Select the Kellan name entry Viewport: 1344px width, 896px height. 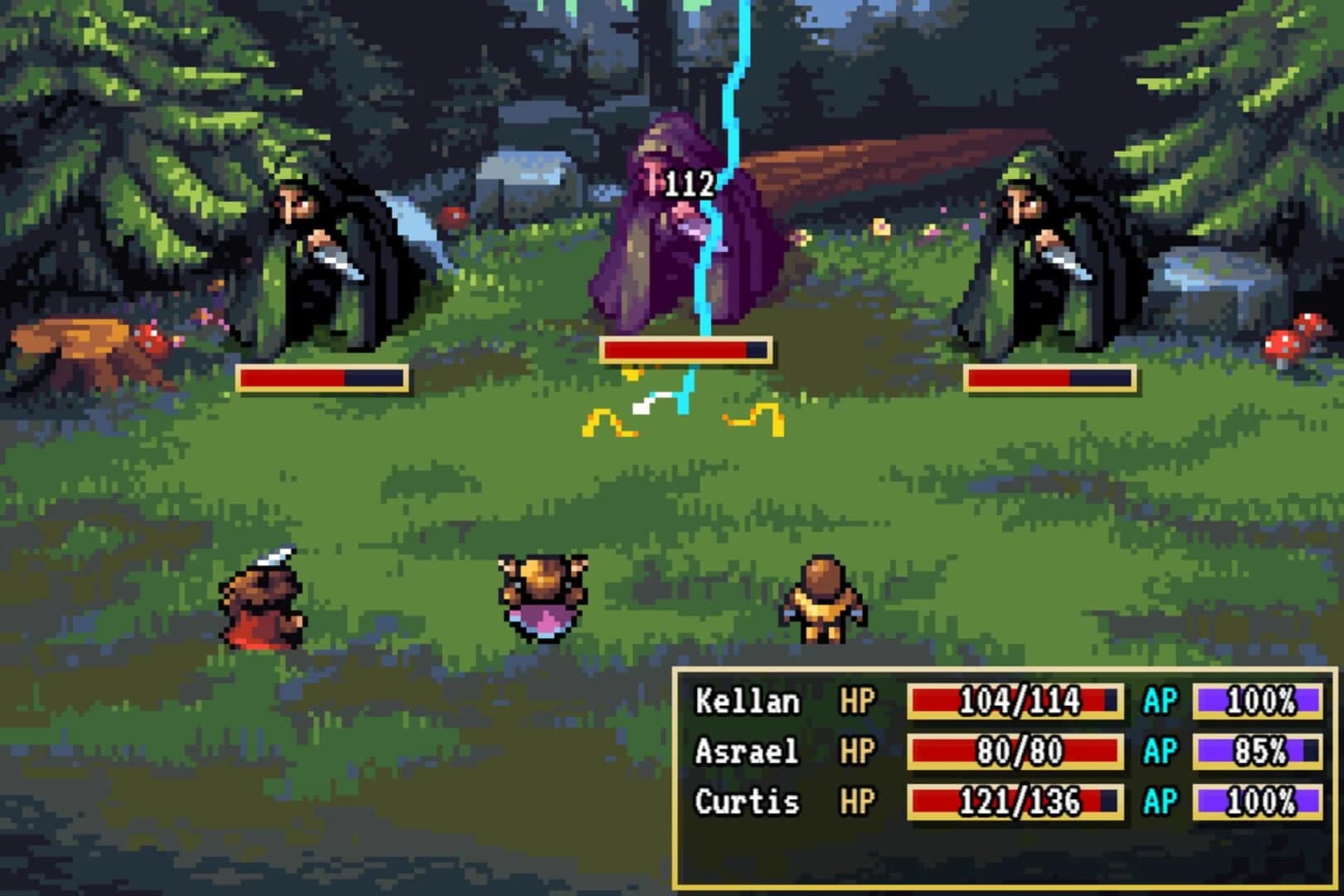tap(747, 701)
